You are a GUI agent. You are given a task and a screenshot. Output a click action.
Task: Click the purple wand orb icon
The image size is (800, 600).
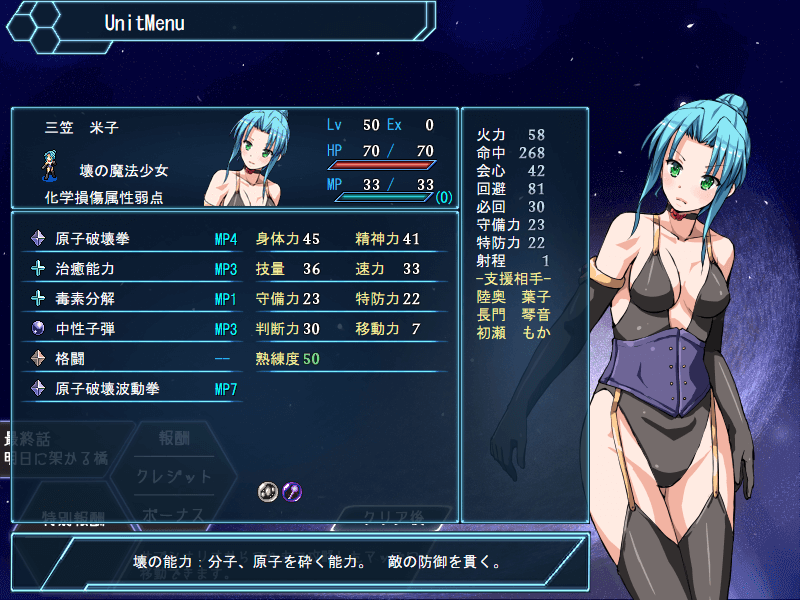(291, 491)
